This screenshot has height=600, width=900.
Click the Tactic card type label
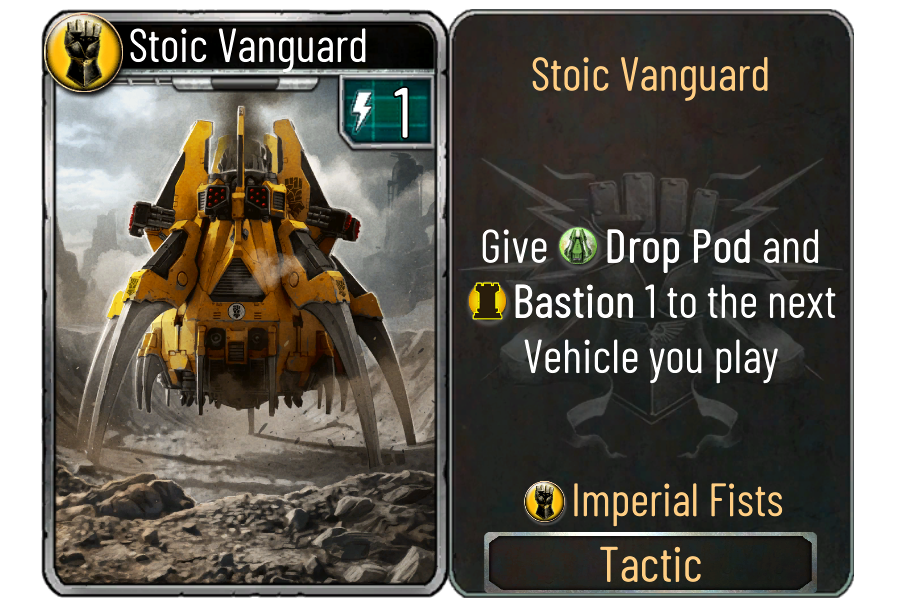[650, 565]
